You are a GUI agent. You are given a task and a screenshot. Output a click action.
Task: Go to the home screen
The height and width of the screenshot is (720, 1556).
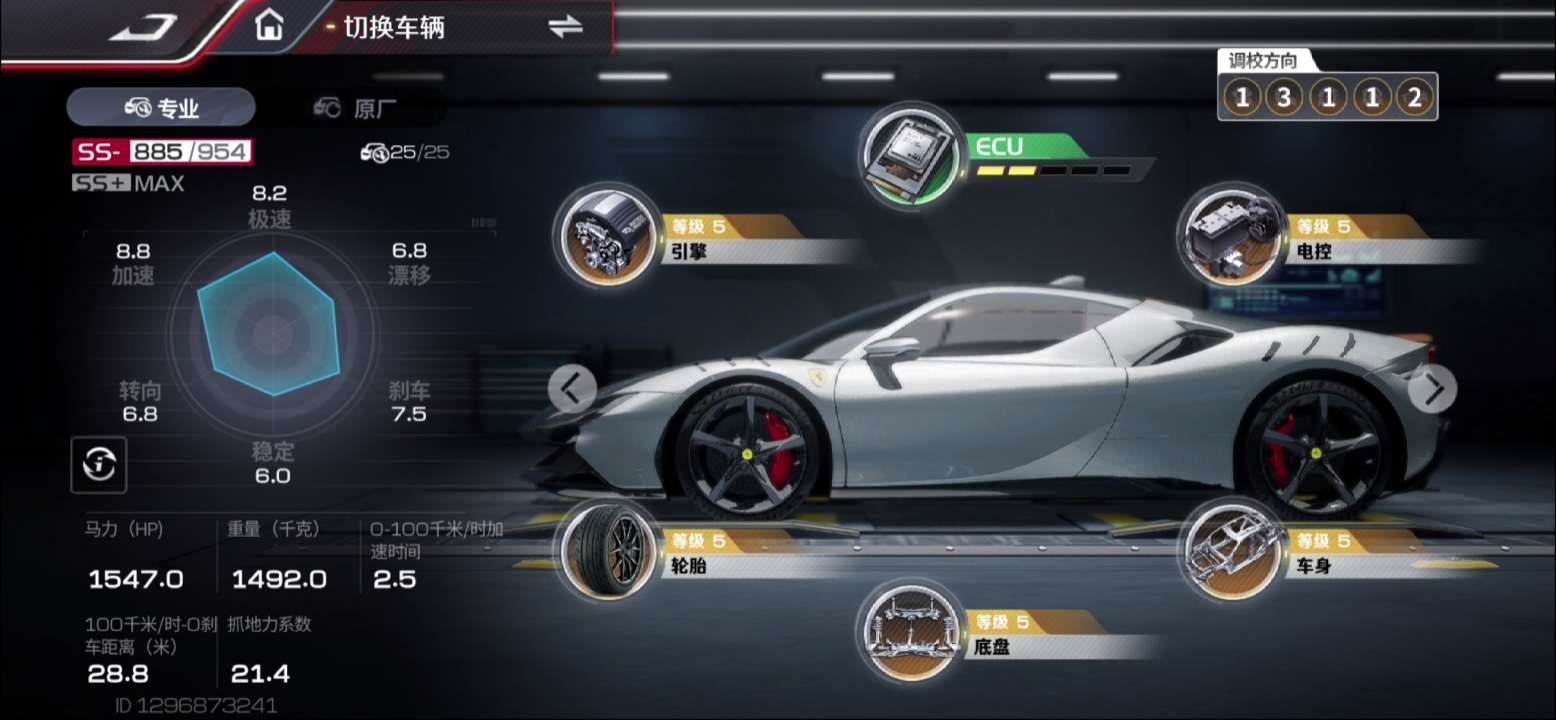[268, 25]
